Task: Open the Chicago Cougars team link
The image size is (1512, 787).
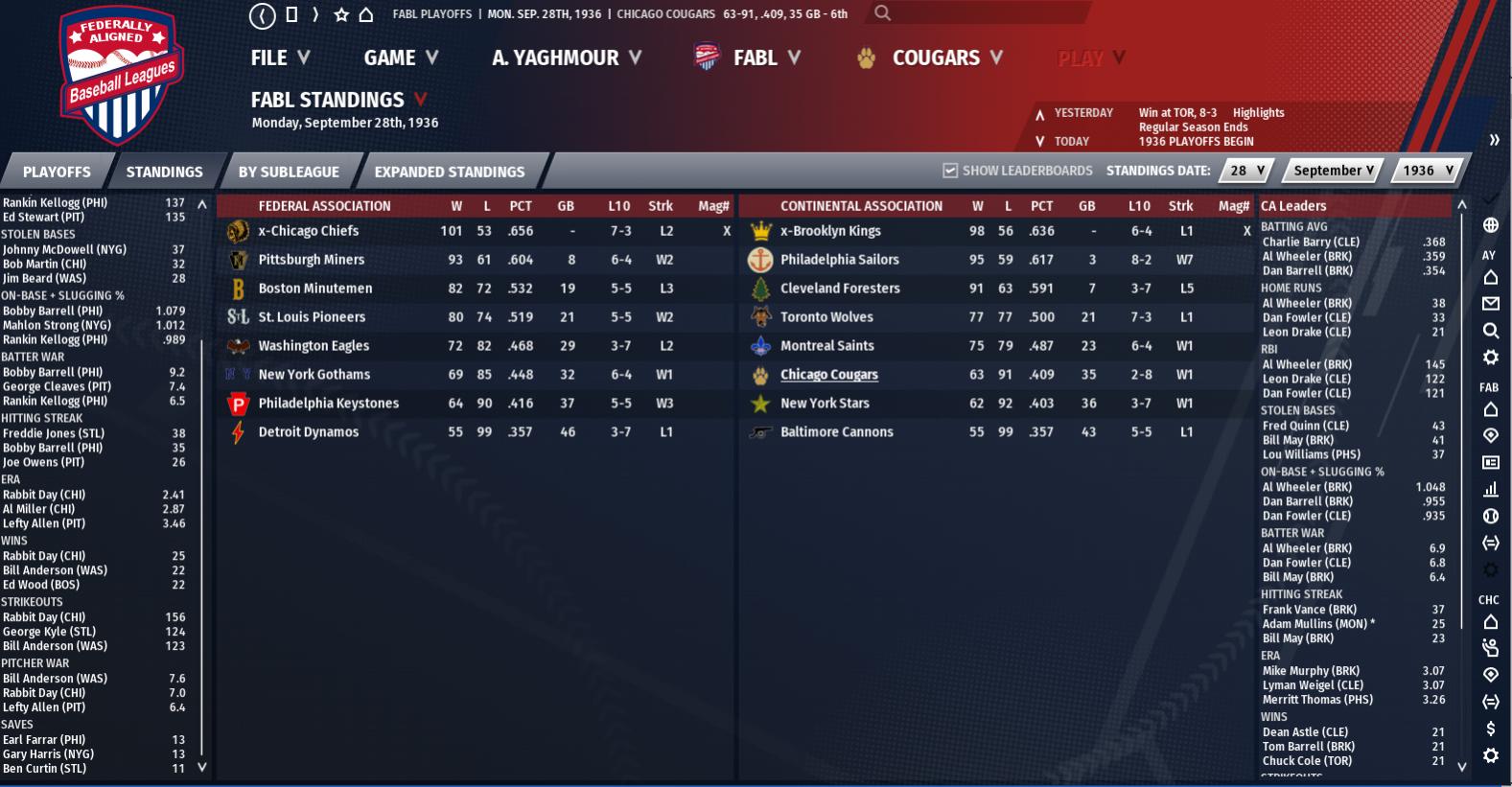Action: [828, 375]
